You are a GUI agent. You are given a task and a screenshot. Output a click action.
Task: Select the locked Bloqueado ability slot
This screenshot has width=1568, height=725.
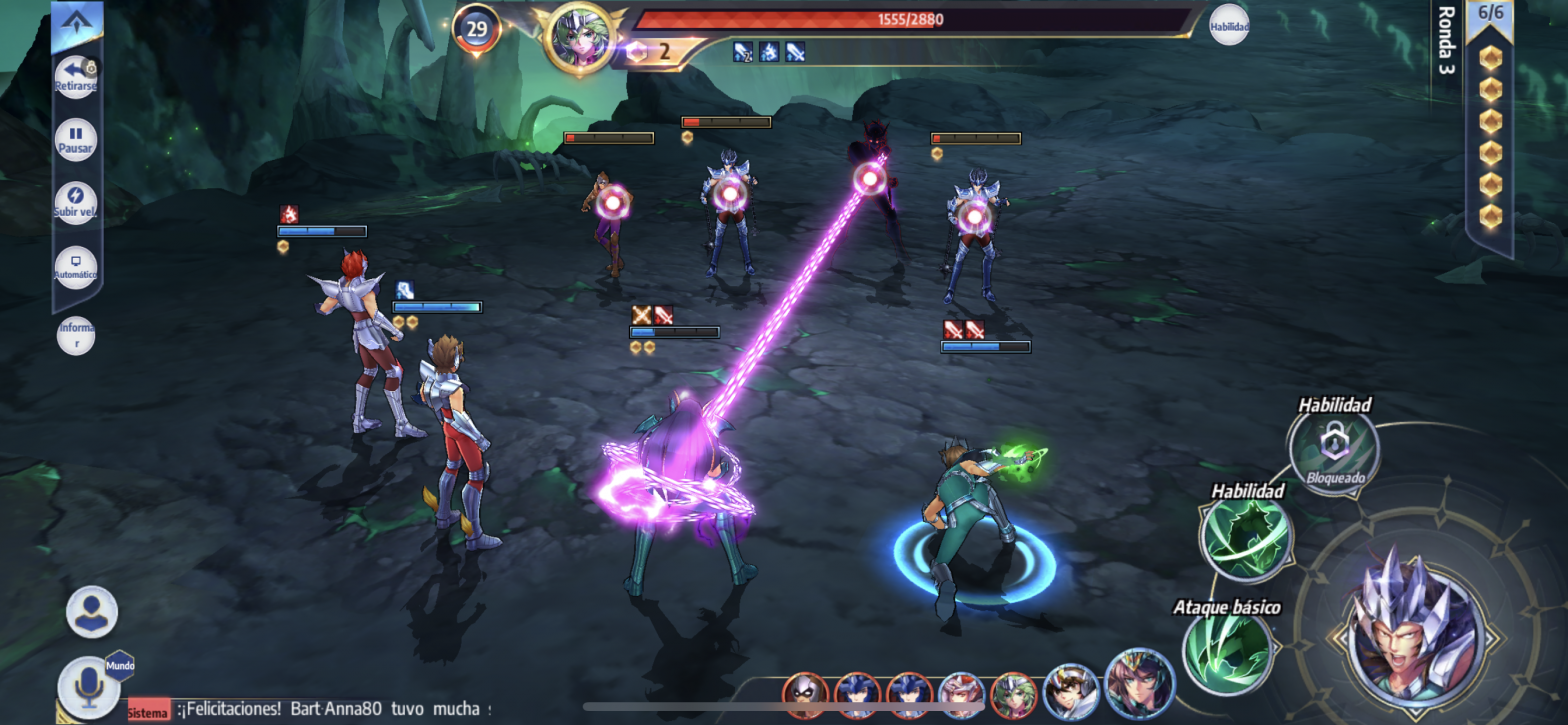pos(1334,448)
